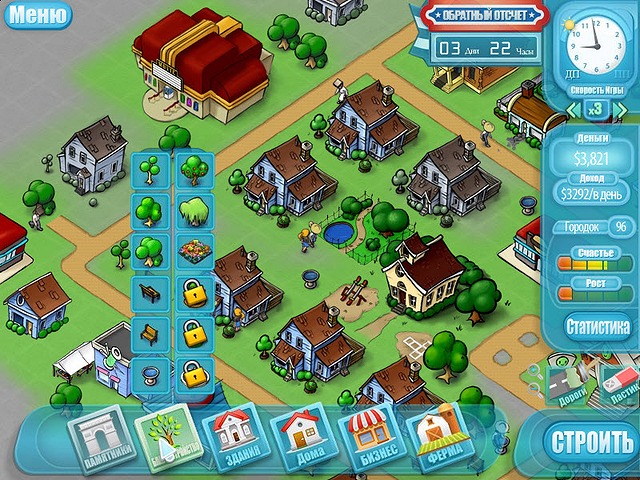
Task: Open the Бизнес category
Action: point(366,436)
